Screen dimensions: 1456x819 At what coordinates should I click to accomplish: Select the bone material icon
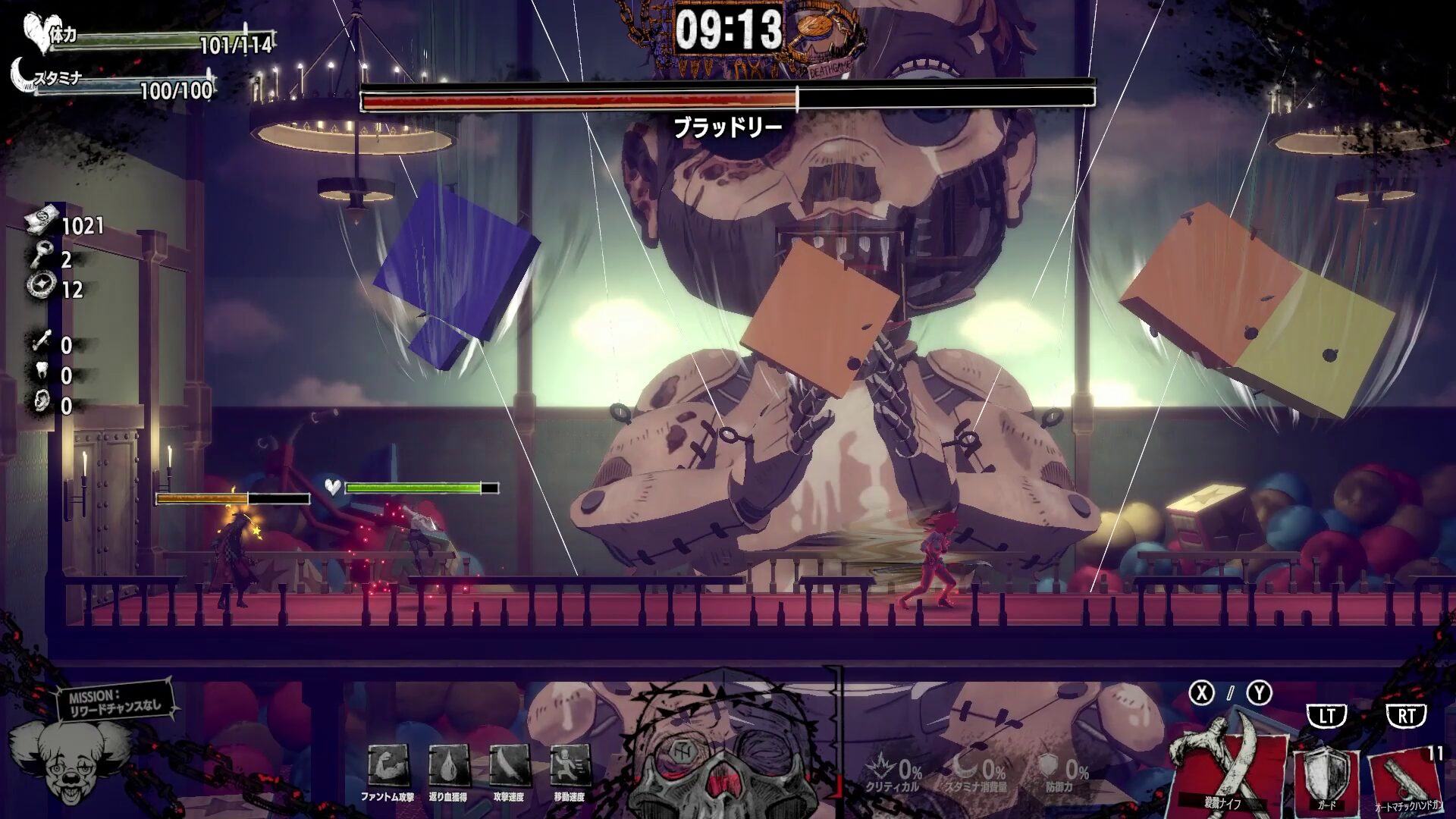41,343
